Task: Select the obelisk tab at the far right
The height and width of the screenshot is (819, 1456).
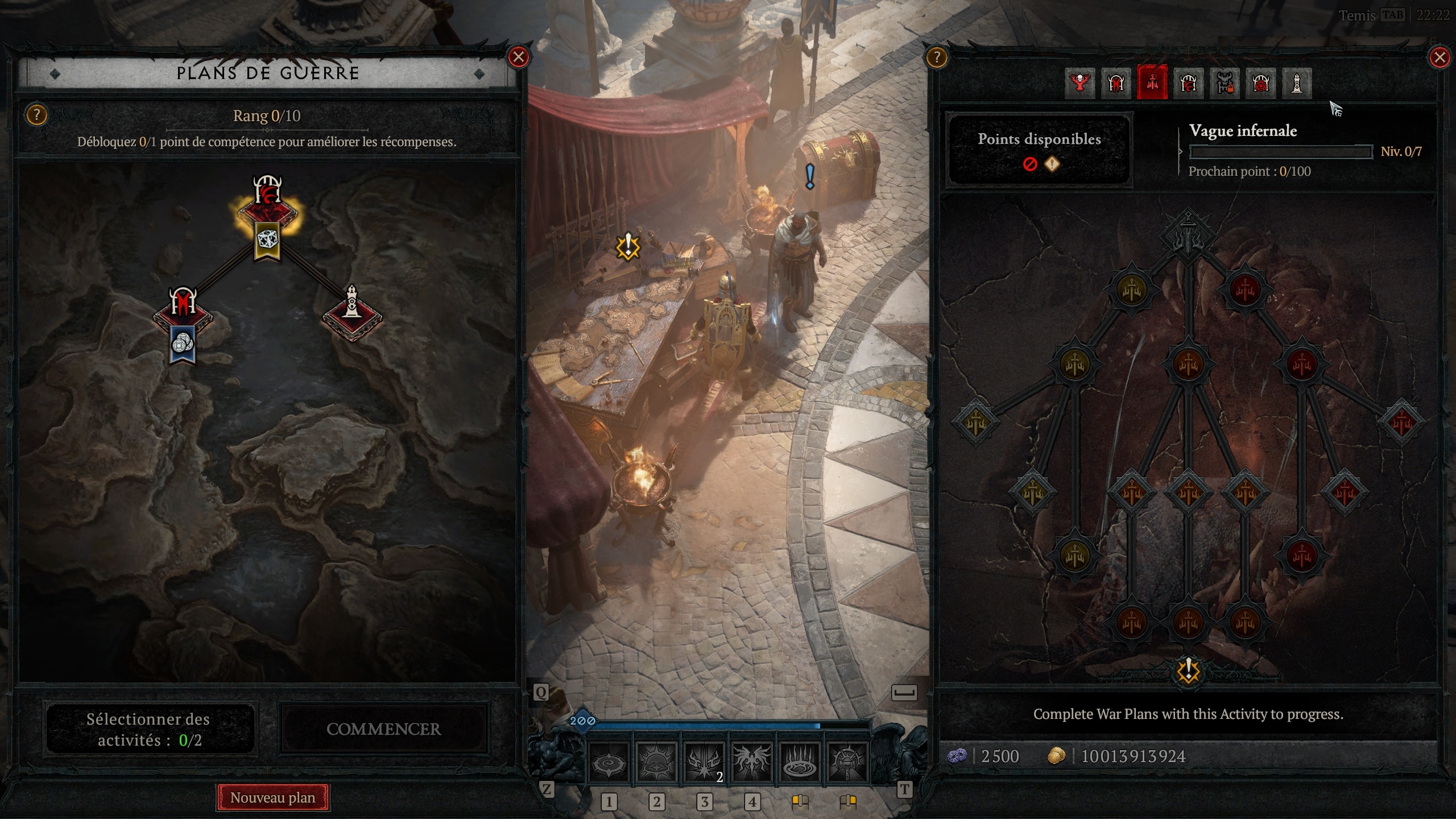Action: tap(1297, 84)
